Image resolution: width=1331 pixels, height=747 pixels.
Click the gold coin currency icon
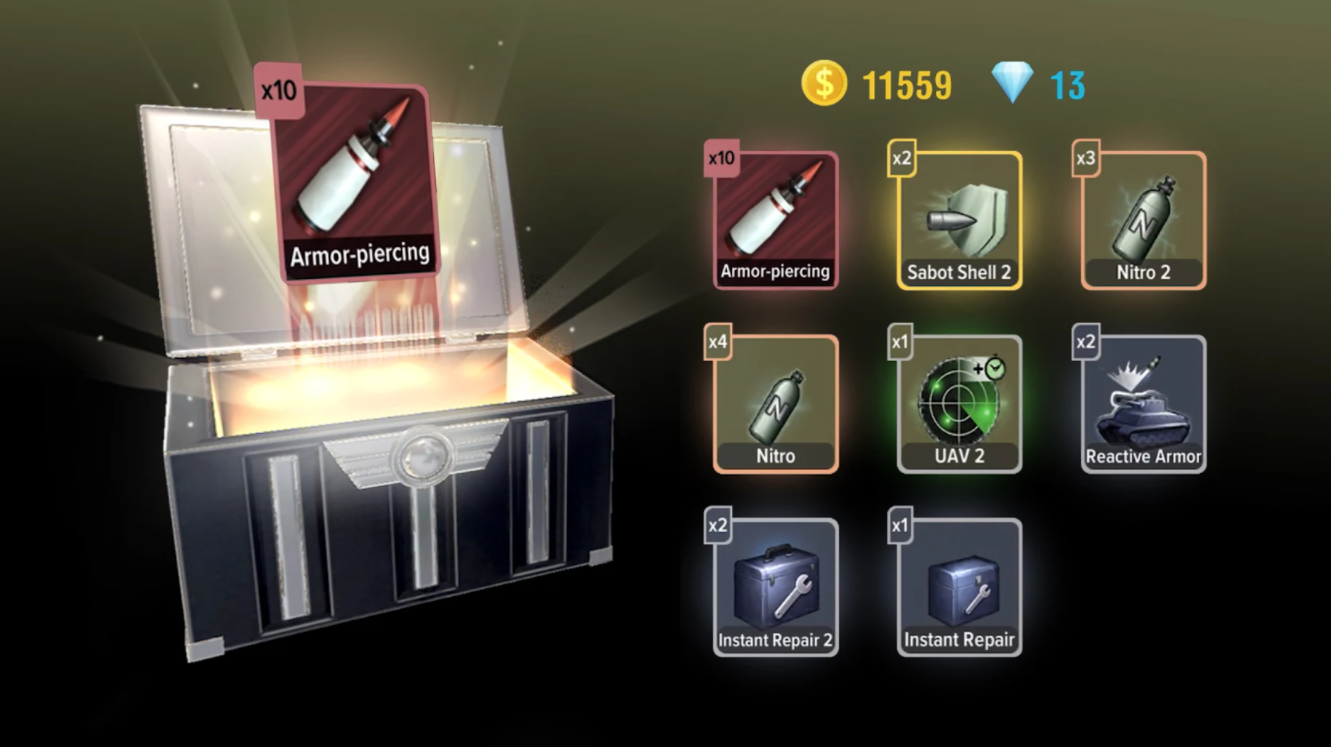tap(824, 84)
